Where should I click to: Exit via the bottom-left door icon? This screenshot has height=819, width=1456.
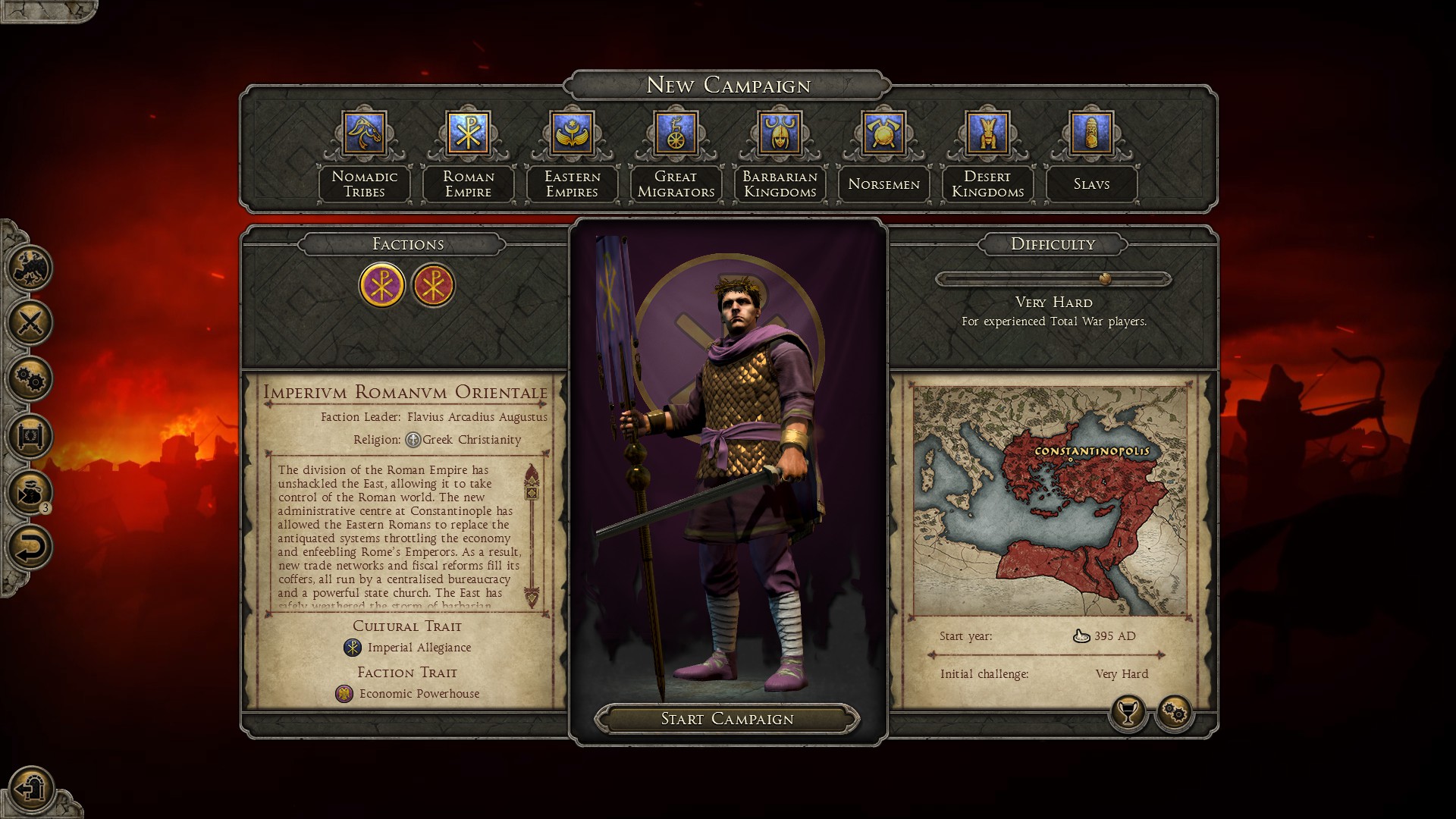coord(30,789)
